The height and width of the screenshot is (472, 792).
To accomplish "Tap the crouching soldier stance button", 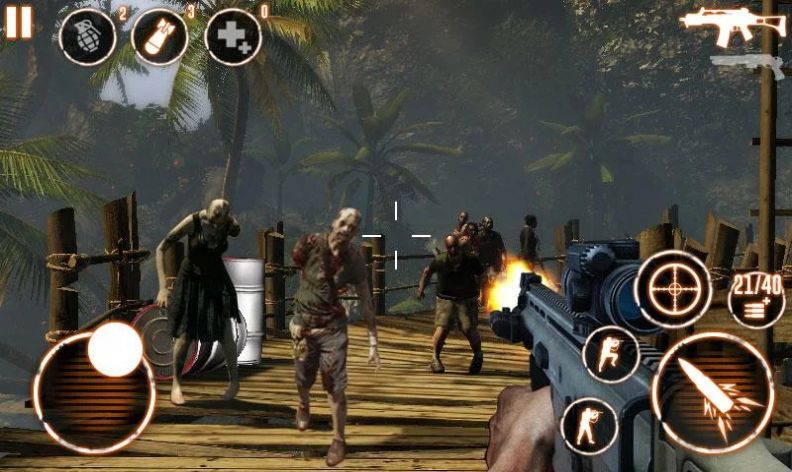I will click(610, 354).
